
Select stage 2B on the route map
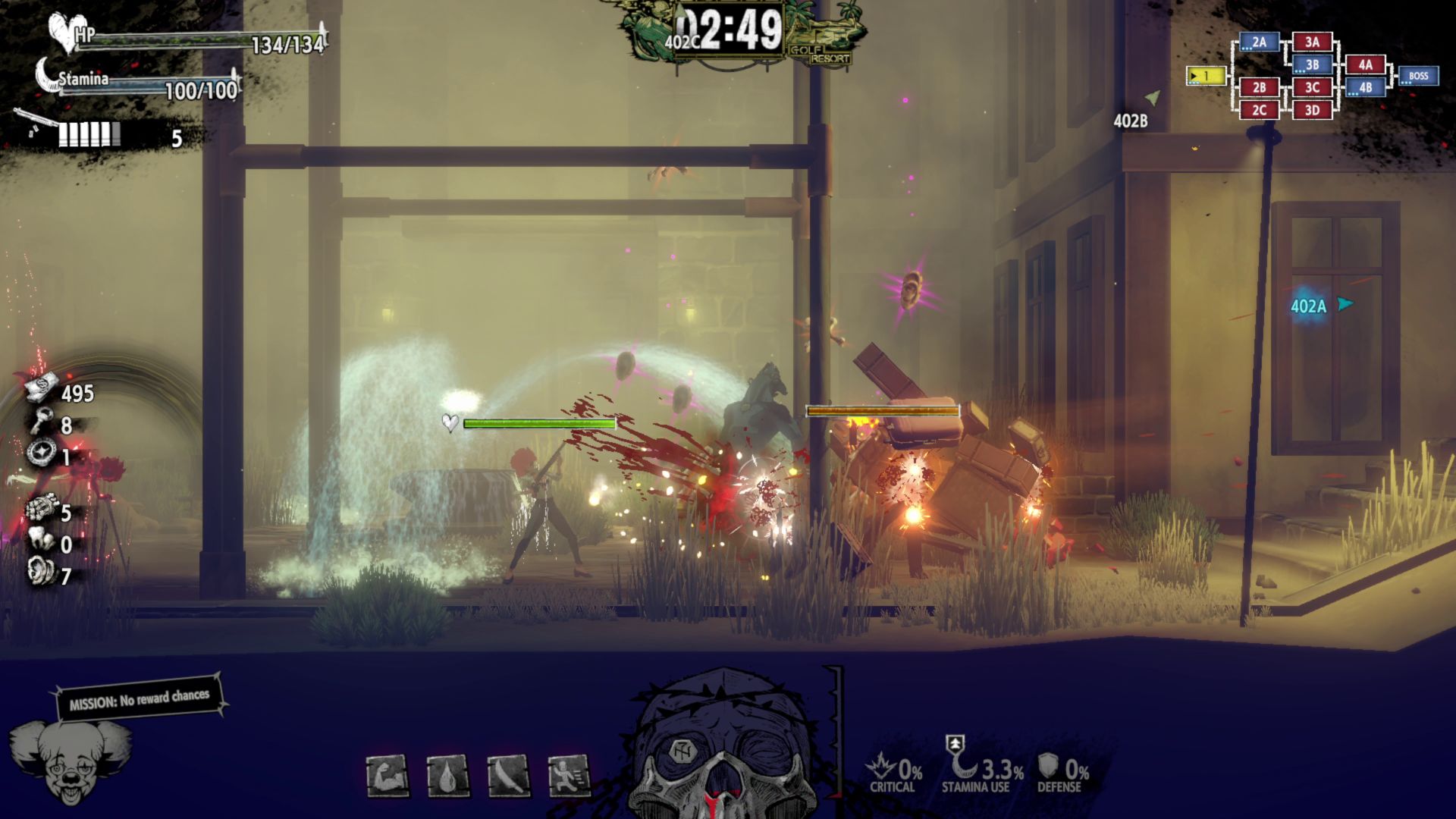click(1259, 87)
